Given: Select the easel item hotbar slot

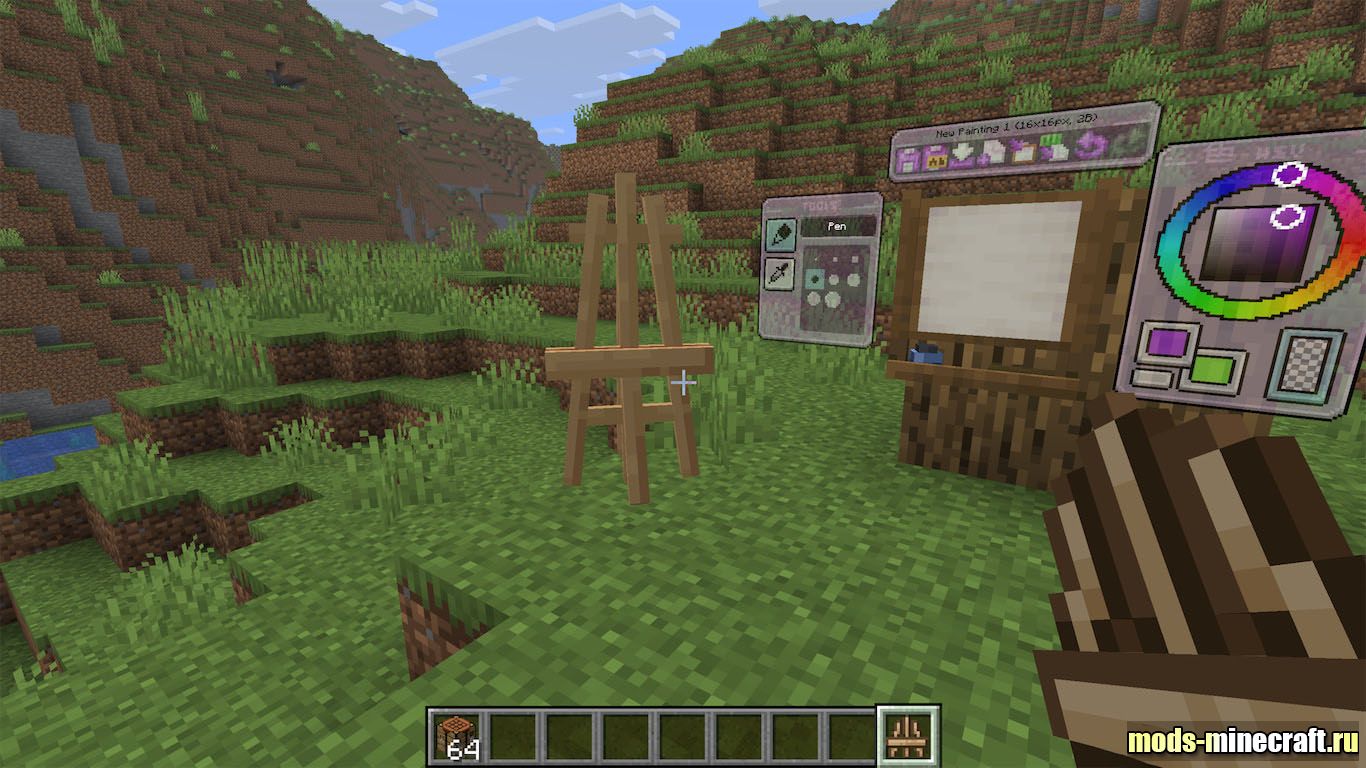Looking at the screenshot, I should (x=908, y=736).
